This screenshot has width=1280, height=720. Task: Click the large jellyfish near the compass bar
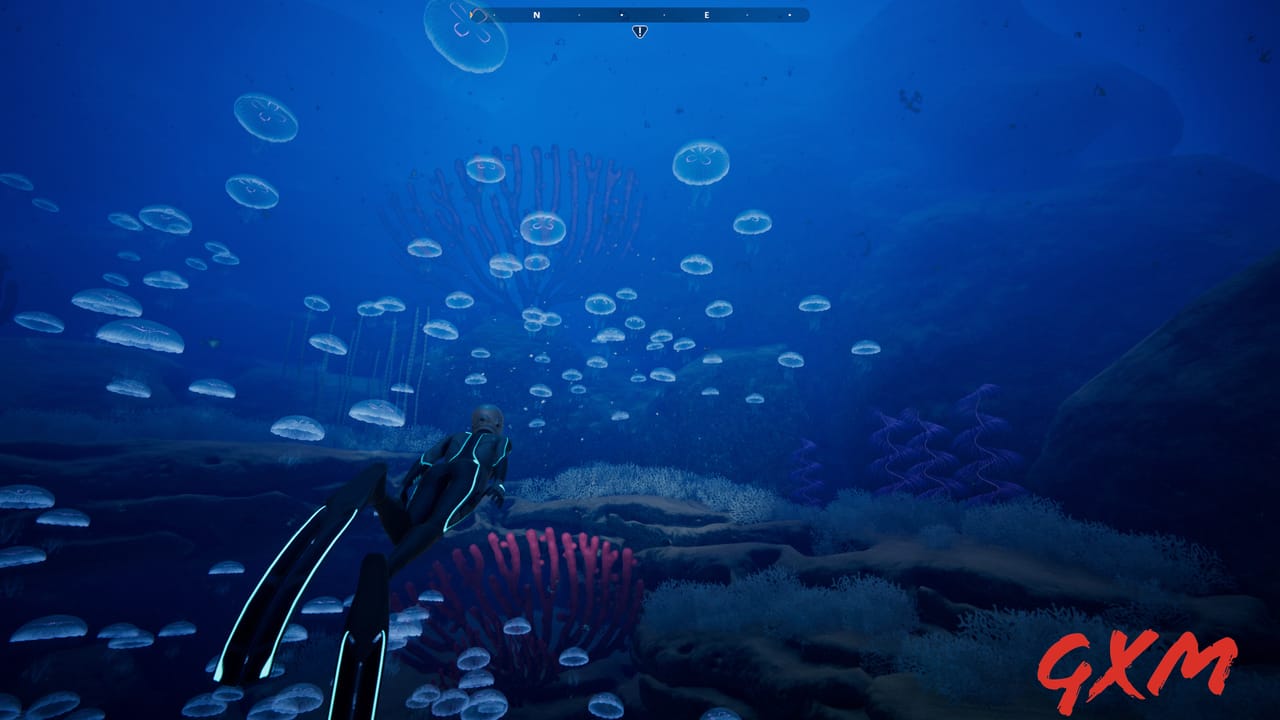click(465, 35)
